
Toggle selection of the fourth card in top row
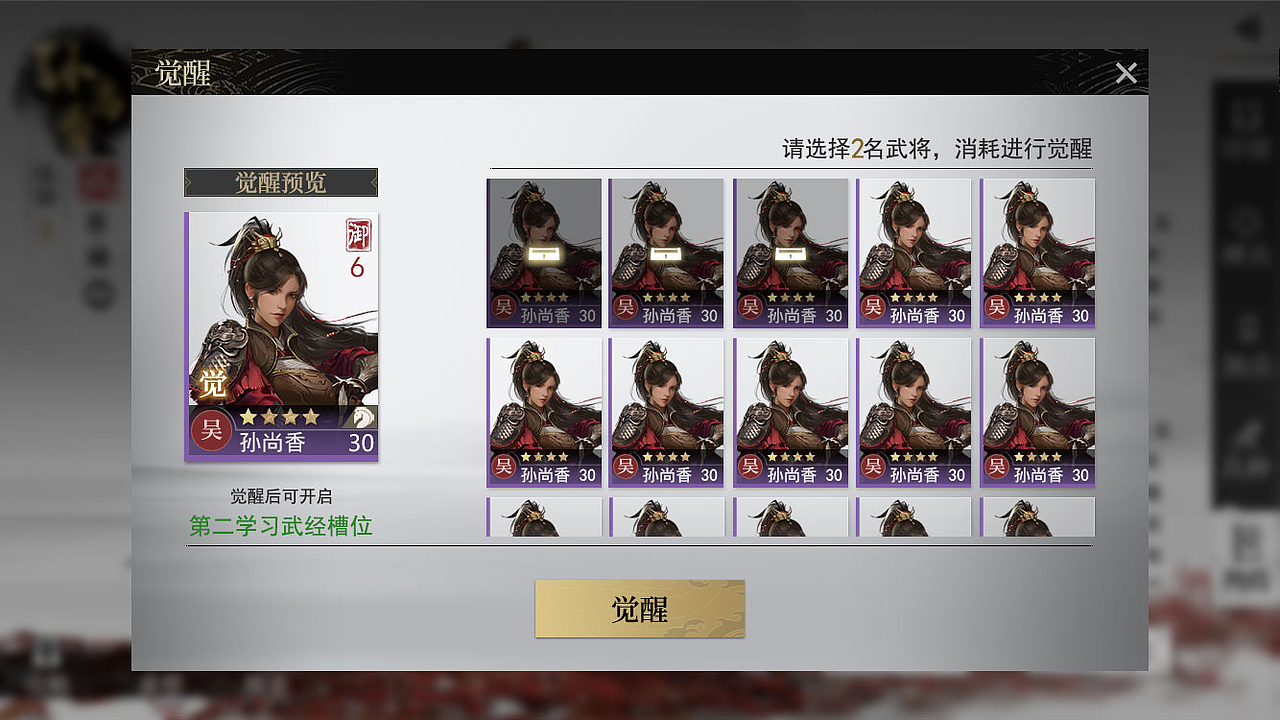click(913, 250)
